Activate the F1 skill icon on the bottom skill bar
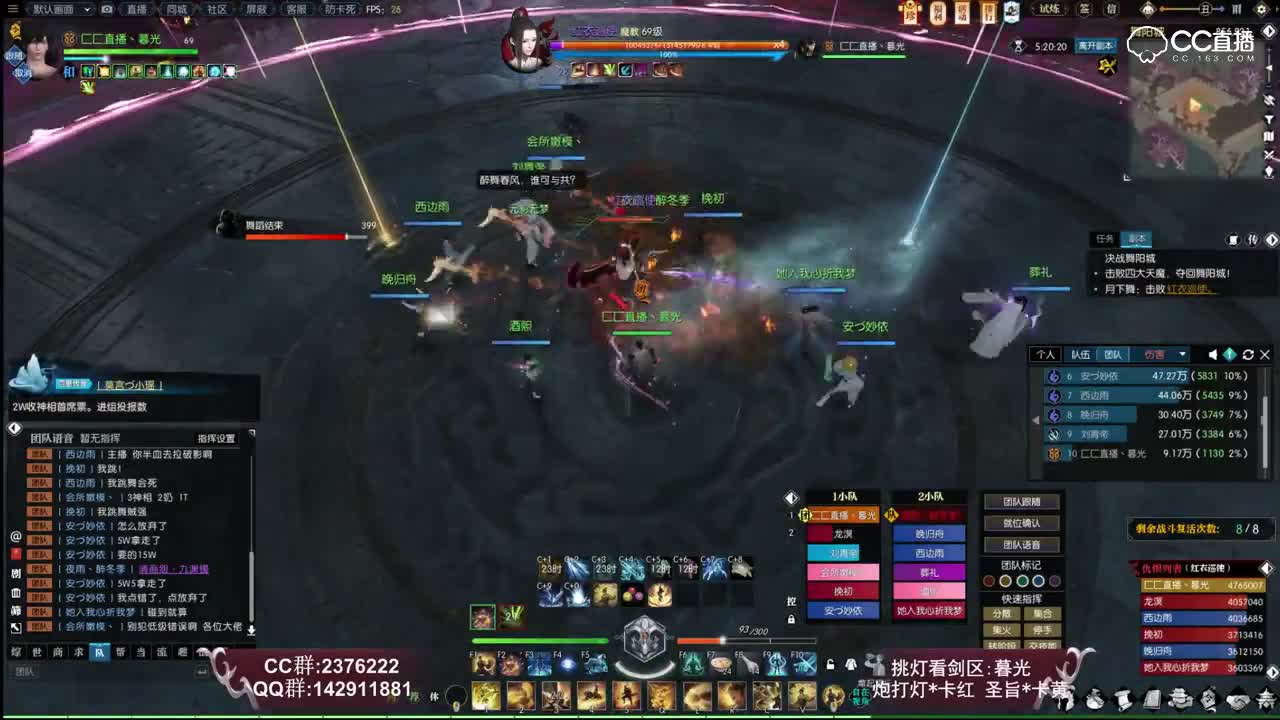The height and width of the screenshot is (720, 1280). (483, 664)
